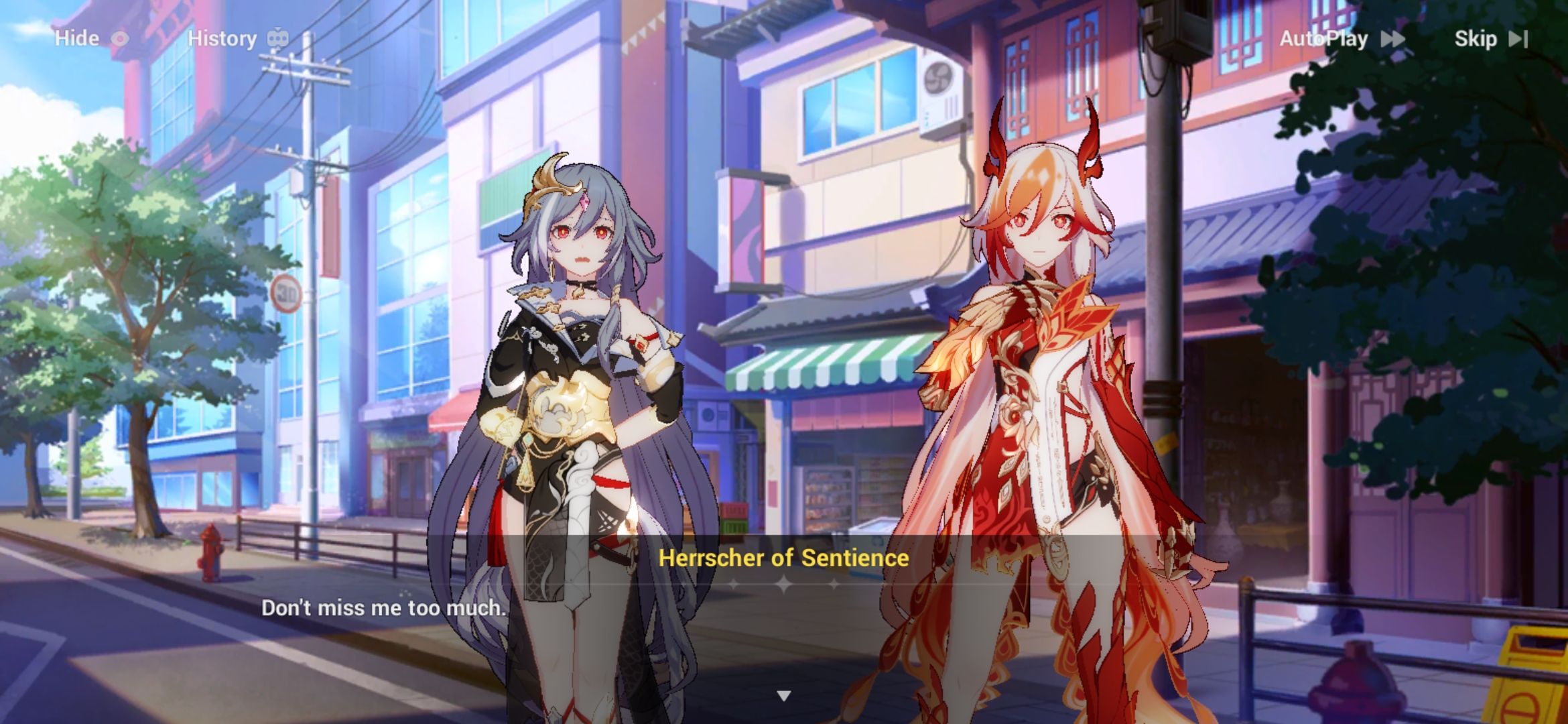This screenshot has height=724, width=1568.
Task: Click the dialogue text to continue
Action: pos(385,608)
